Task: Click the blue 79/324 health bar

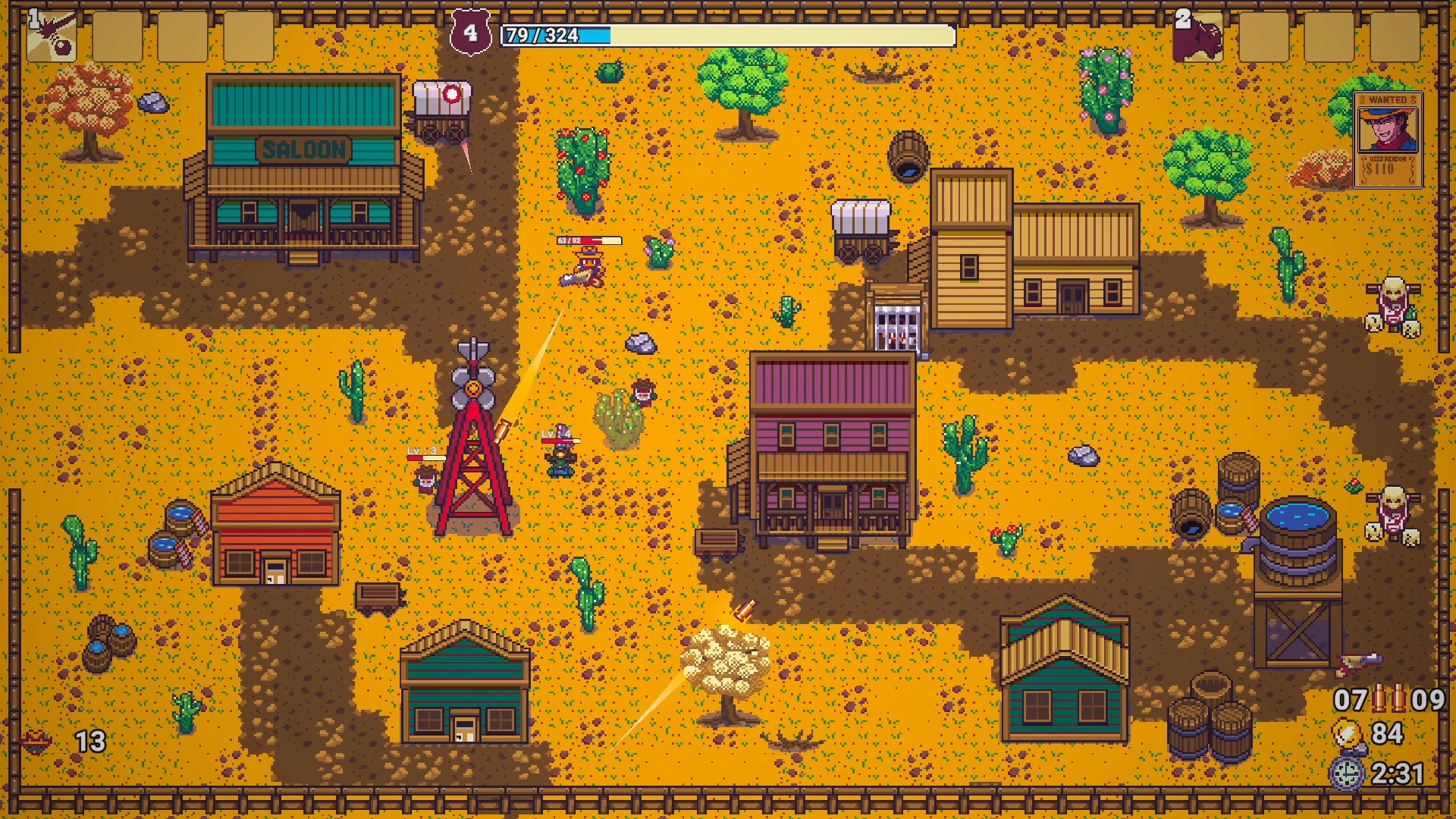Action: [546, 33]
